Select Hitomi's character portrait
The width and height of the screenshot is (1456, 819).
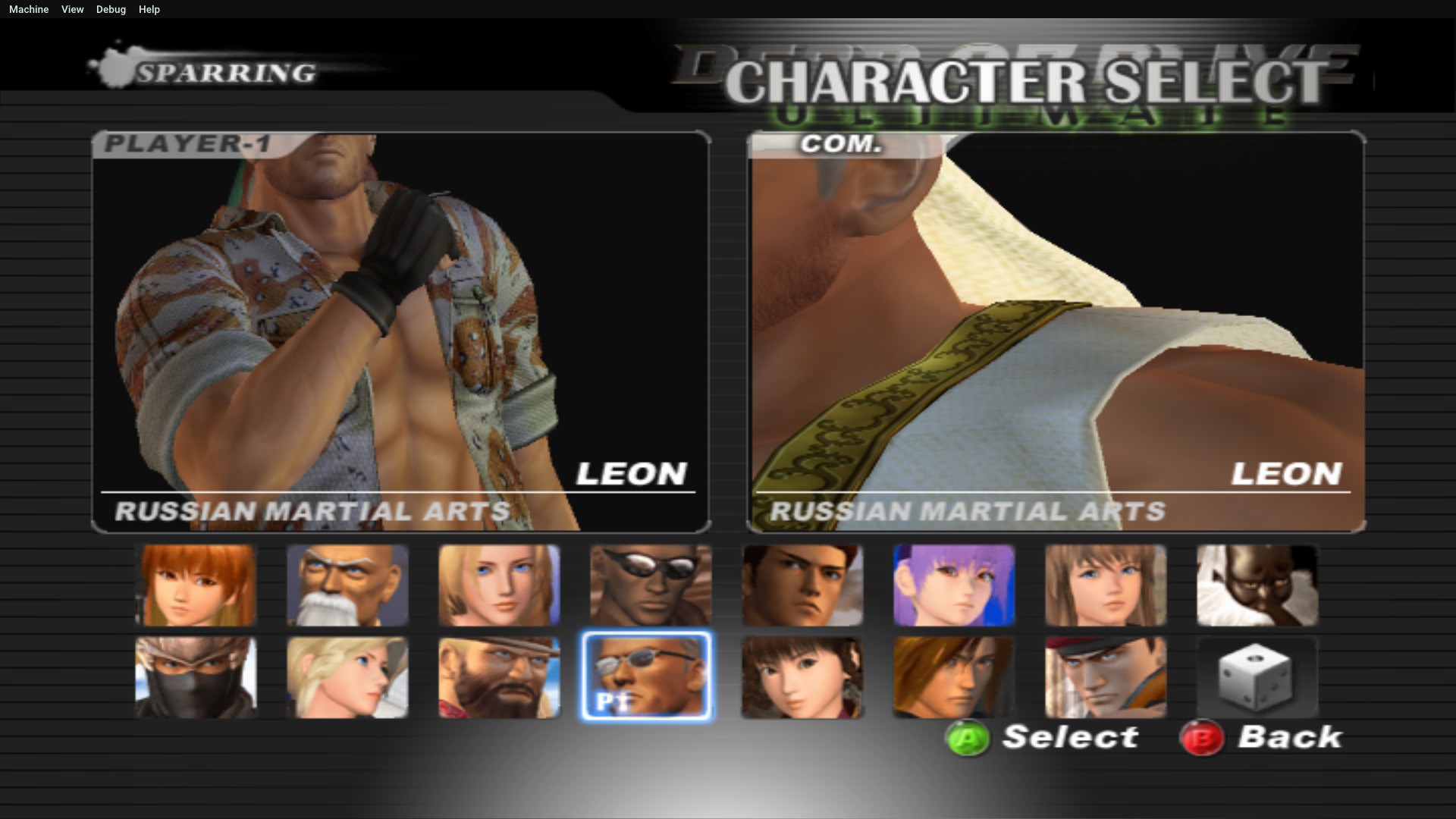click(x=1105, y=585)
